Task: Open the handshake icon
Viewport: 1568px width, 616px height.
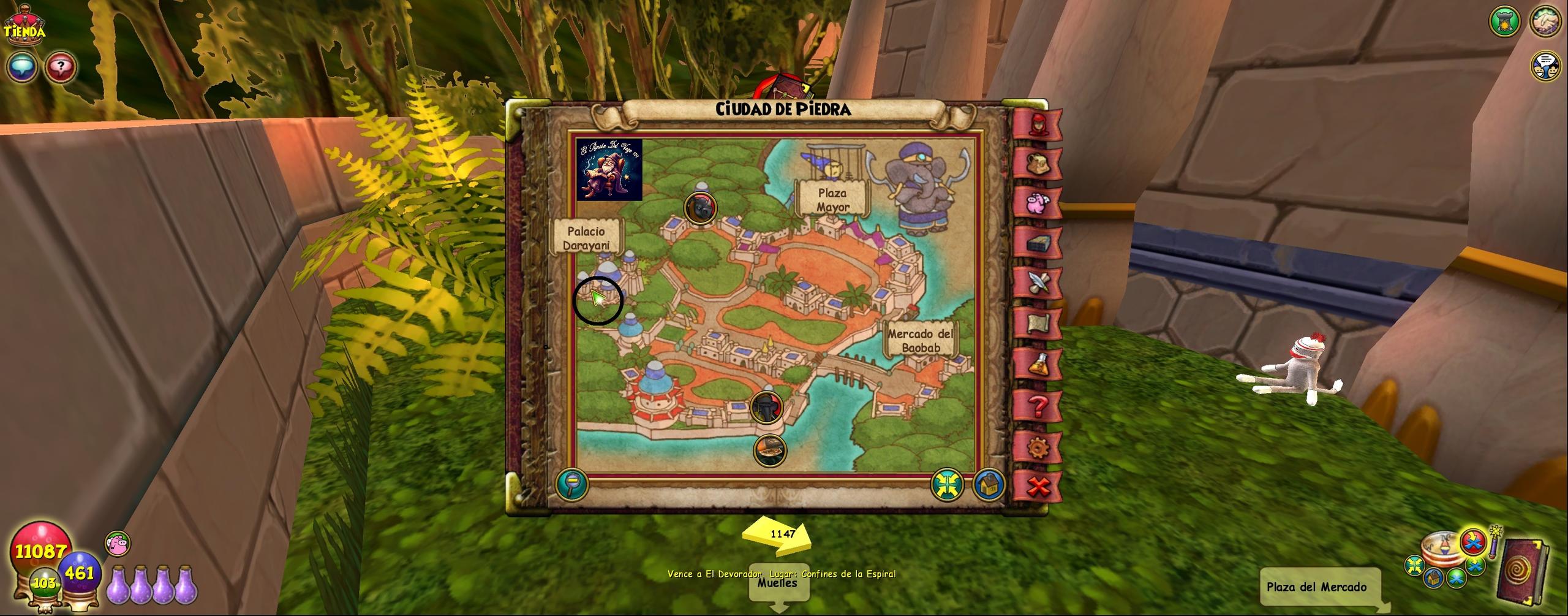Action: pyautogui.click(x=1545, y=21)
